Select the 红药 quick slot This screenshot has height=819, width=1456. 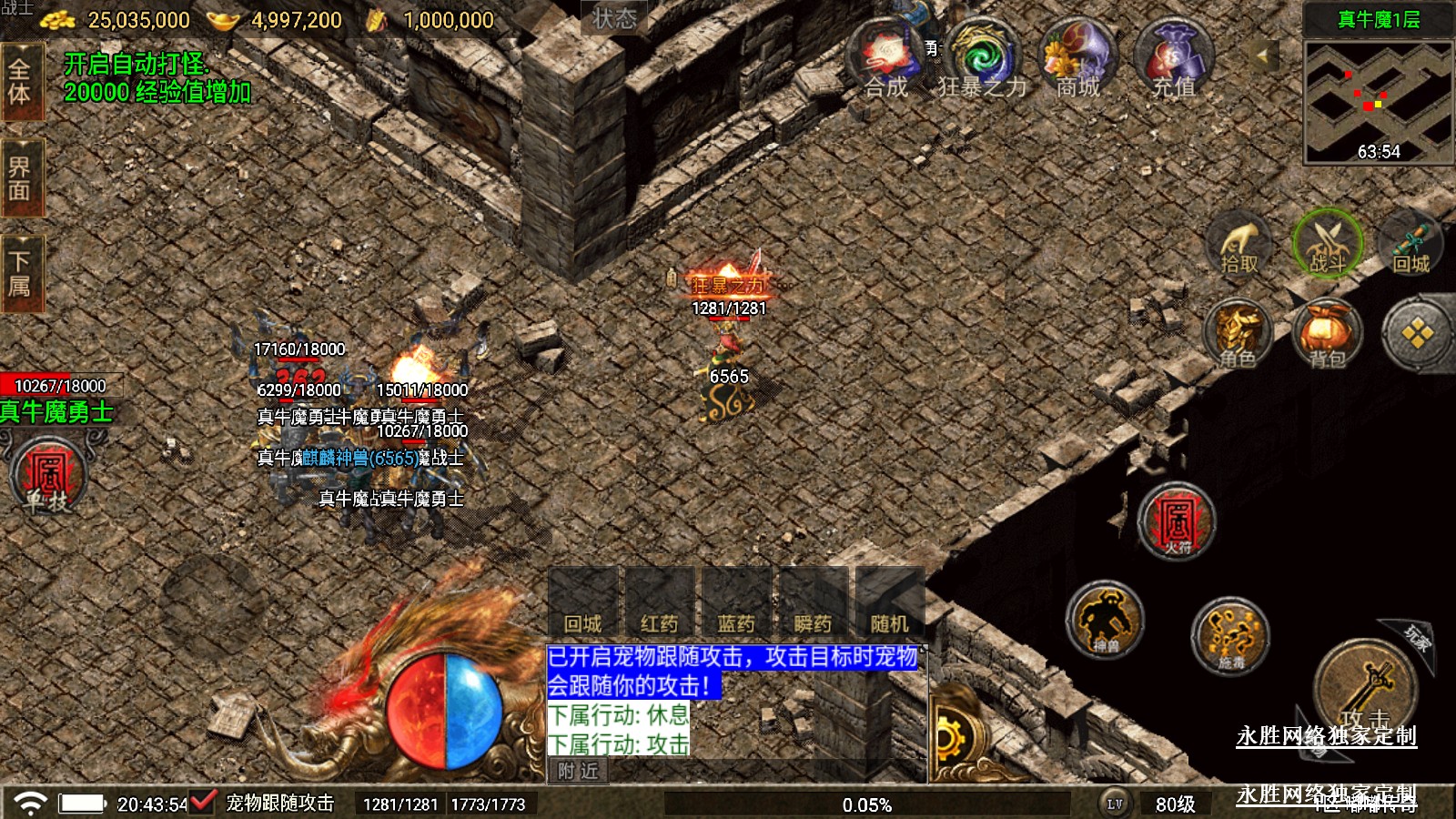[x=660, y=602]
